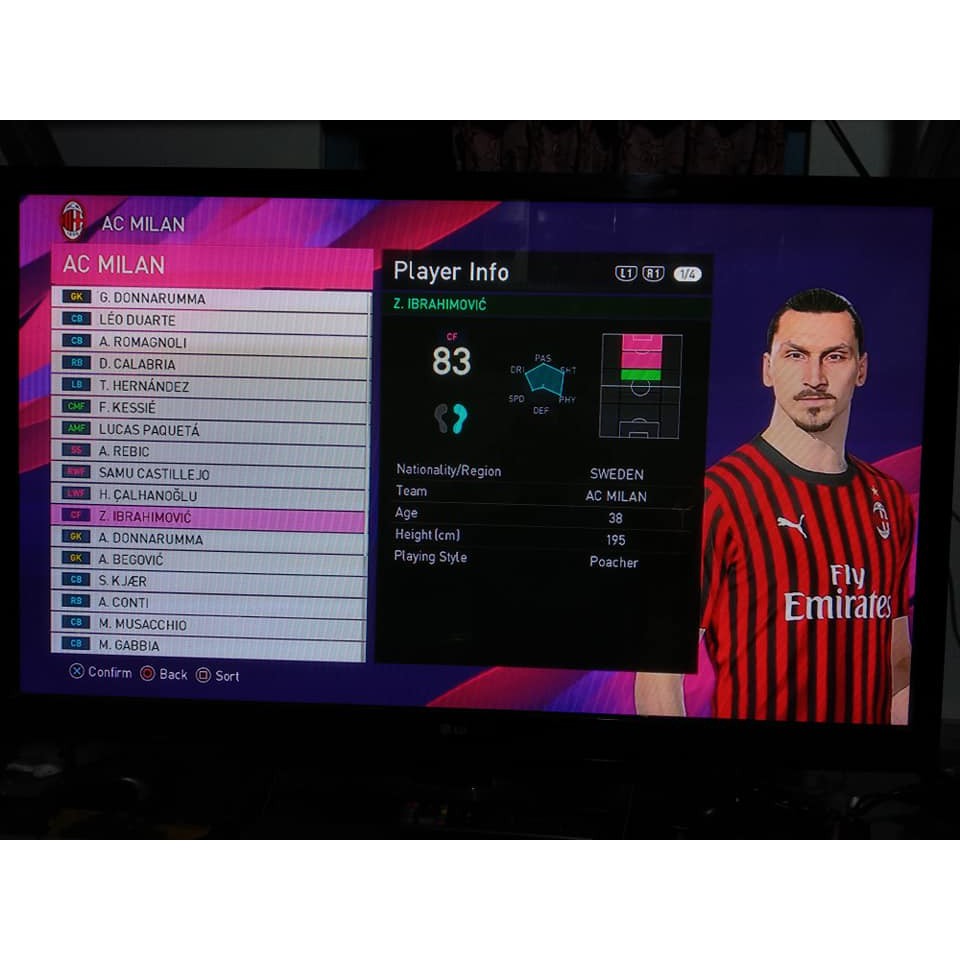Select A. Conti row
Screen dimensions: 960x960
click(211, 602)
